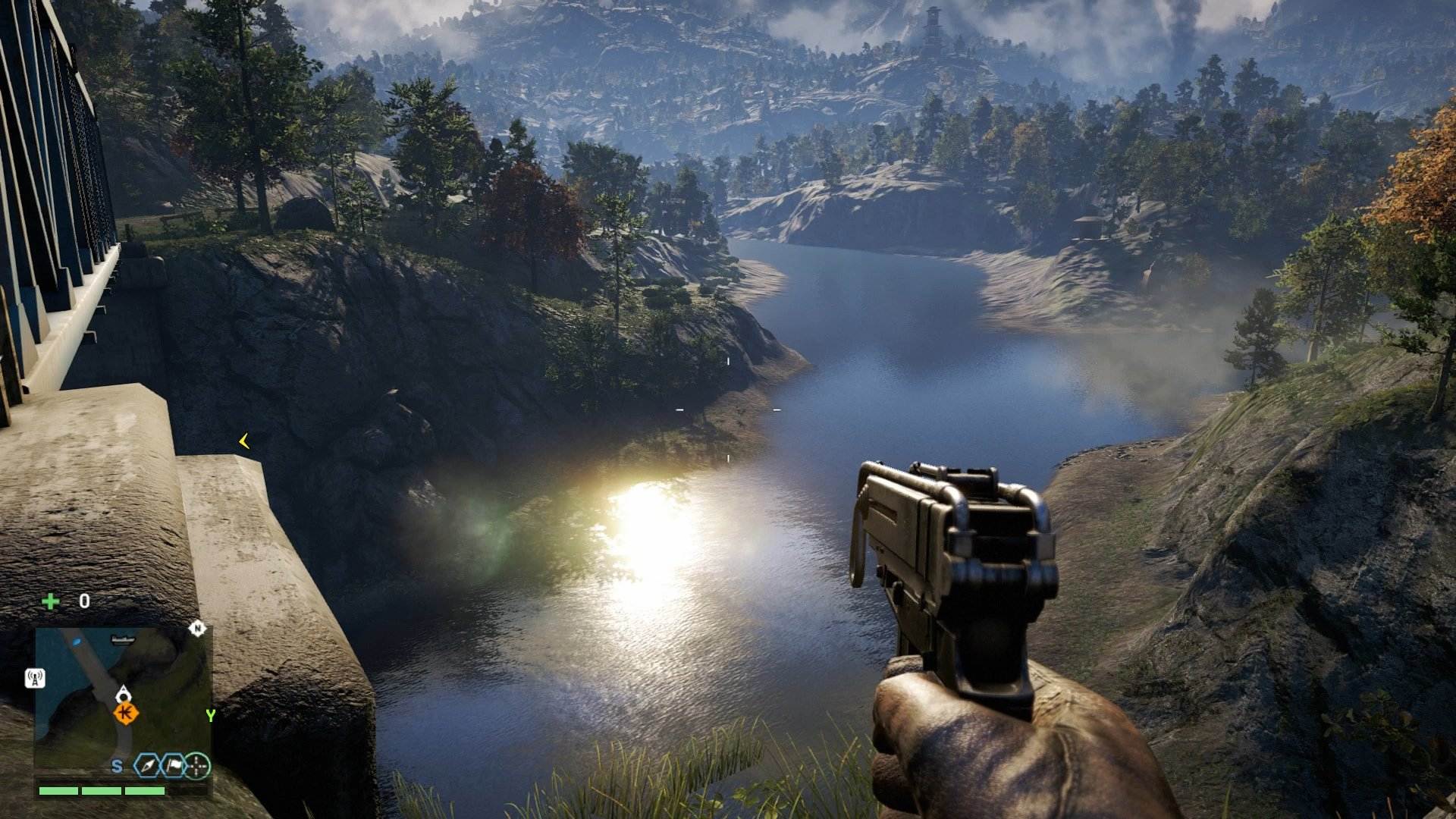Click the boat icon at the top of the minimap

click(122, 640)
